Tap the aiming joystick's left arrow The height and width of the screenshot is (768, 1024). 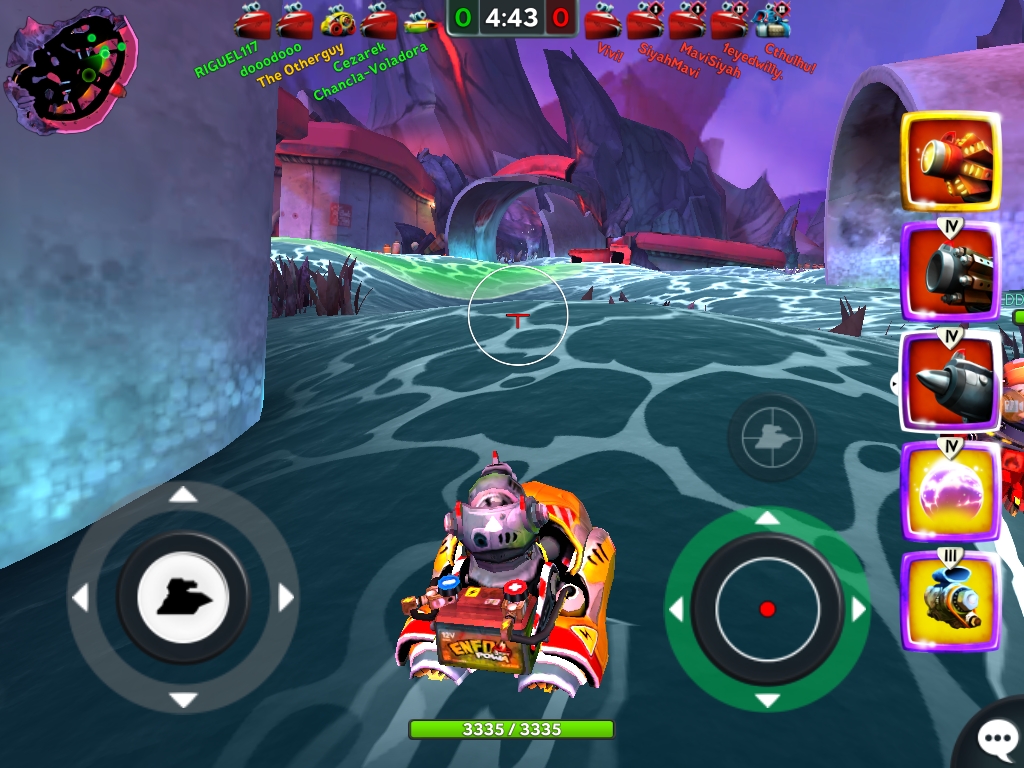tap(676, 609)
